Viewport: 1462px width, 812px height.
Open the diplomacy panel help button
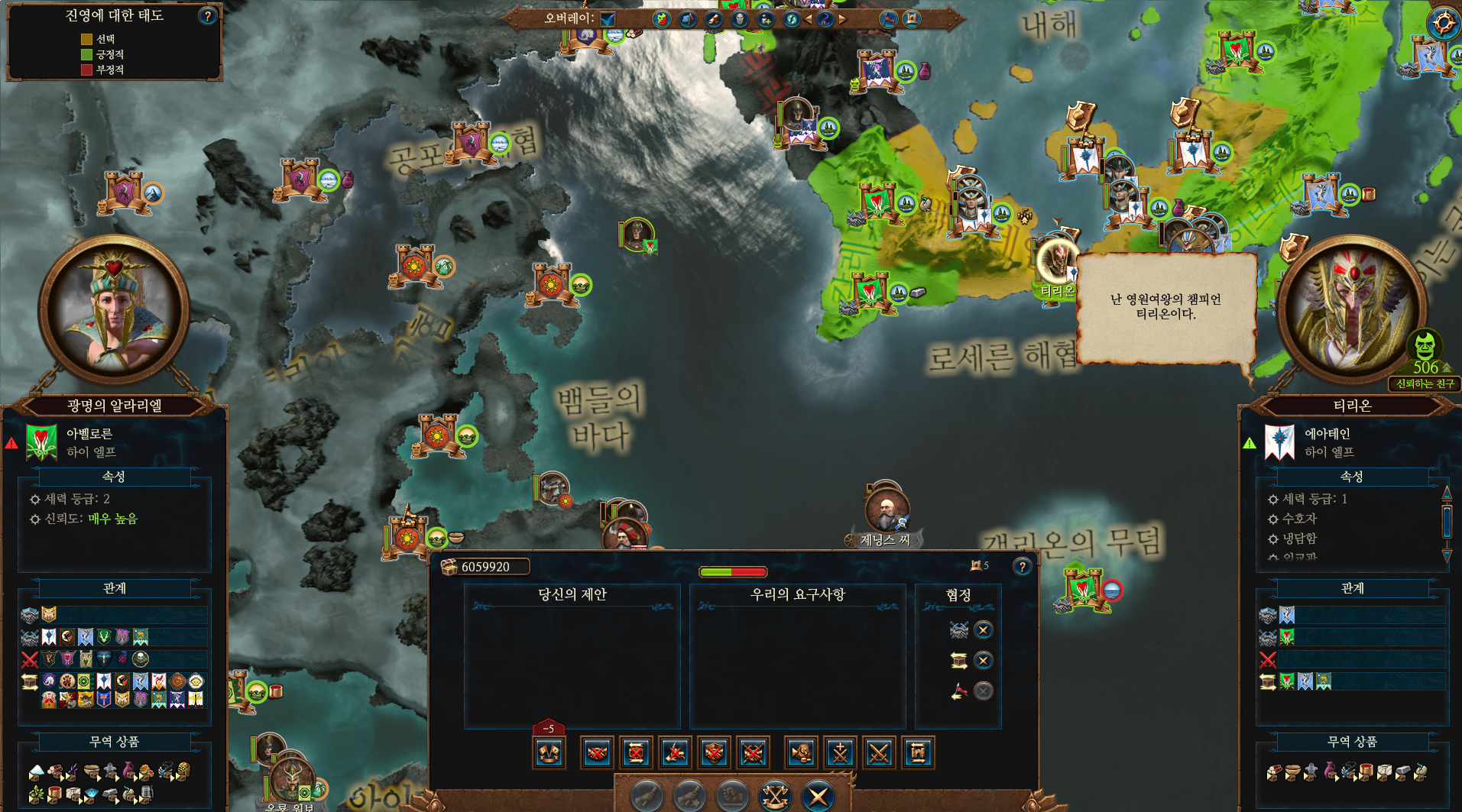[1022, 566]
